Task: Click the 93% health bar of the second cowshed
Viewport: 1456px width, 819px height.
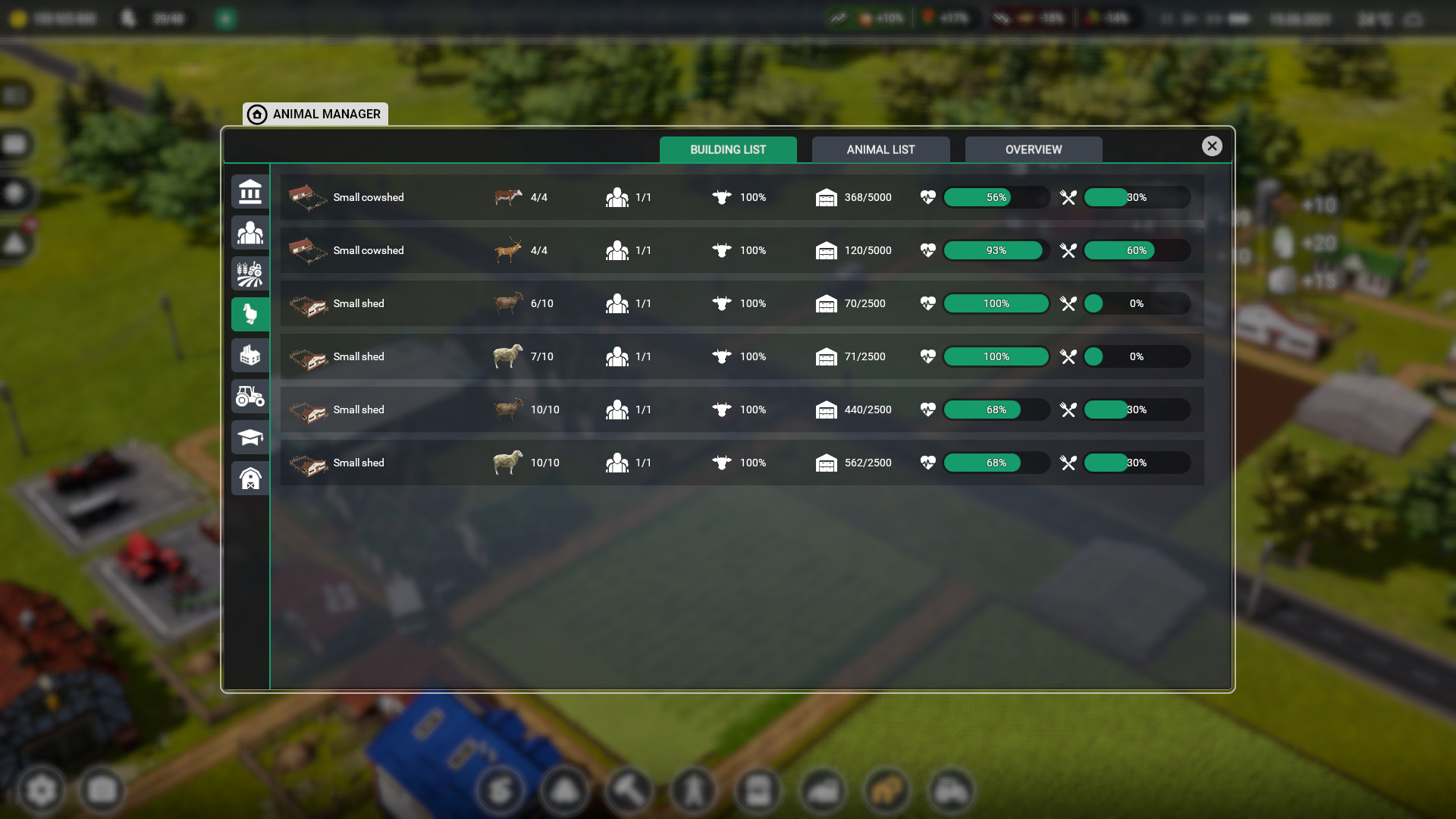Action: point(996,250)
